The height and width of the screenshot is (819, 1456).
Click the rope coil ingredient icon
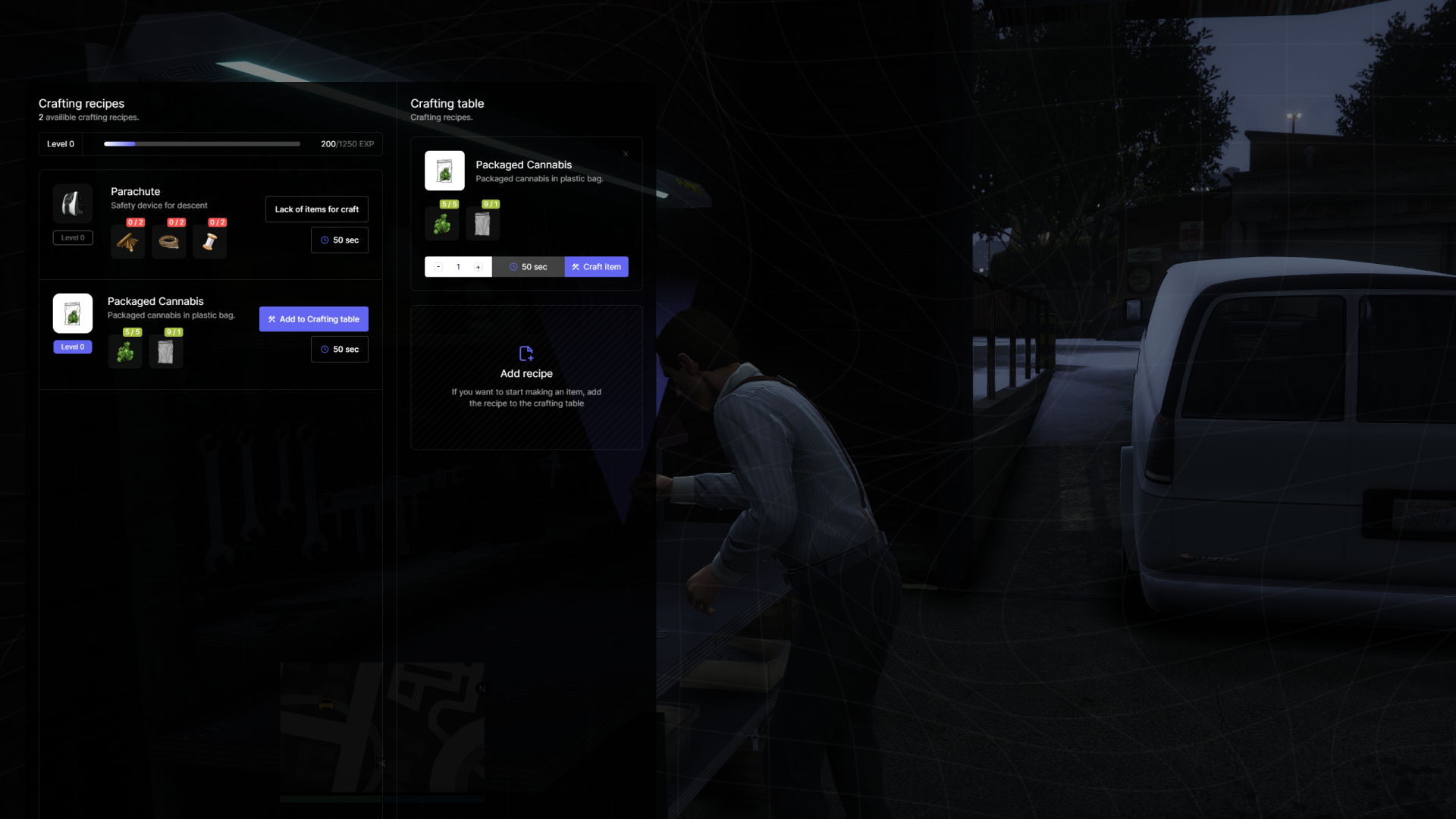pos(168,241)
